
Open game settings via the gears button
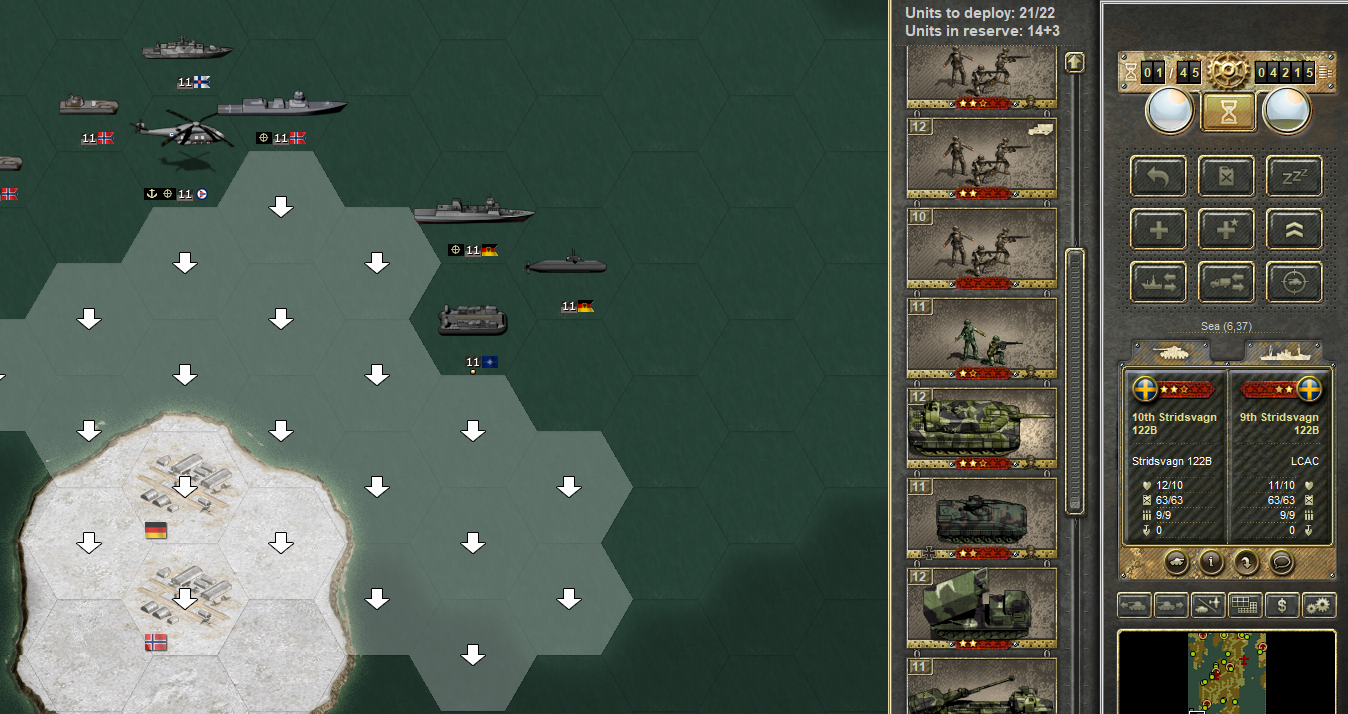[1319, 605]
